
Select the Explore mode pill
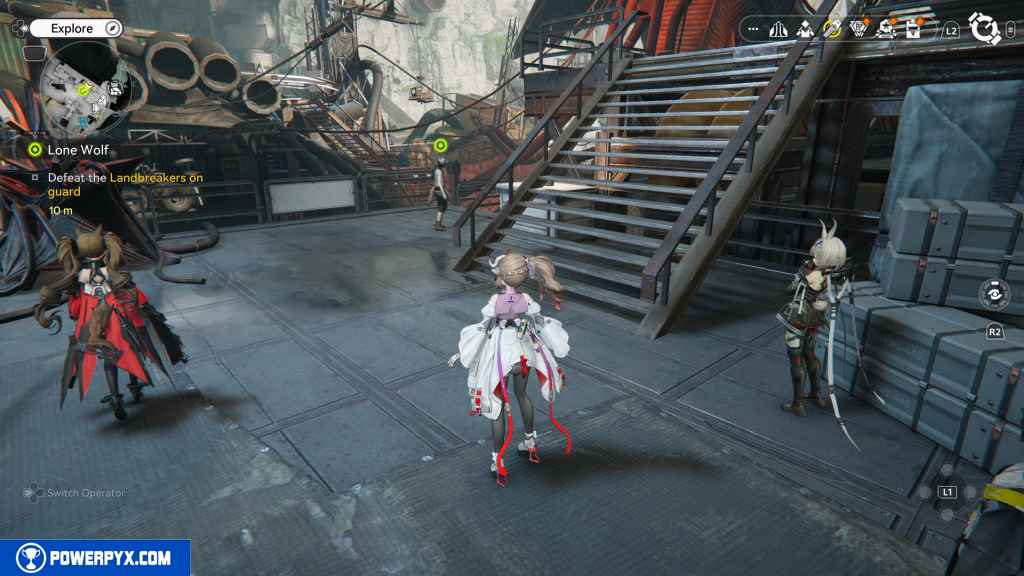pyautogui.click(x=71, y=29)
